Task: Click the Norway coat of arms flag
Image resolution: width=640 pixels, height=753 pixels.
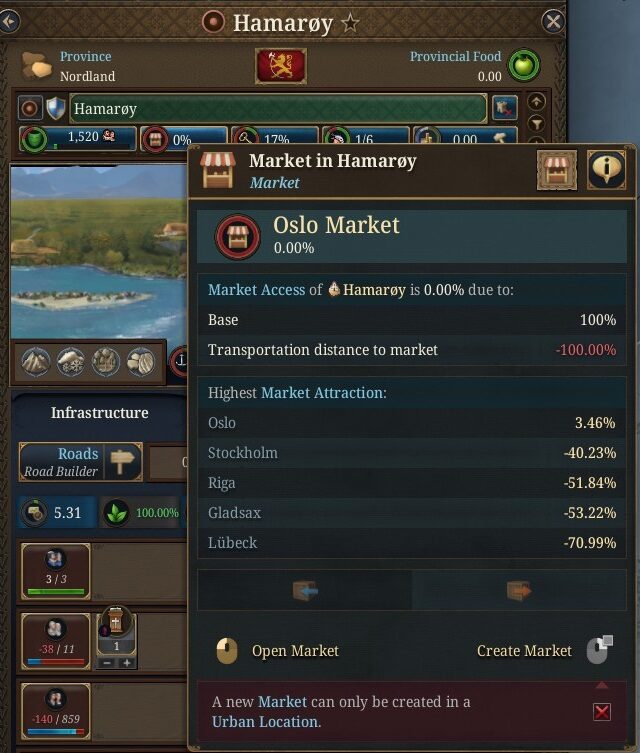Action: pyautogui.click(x=281, y=66)
